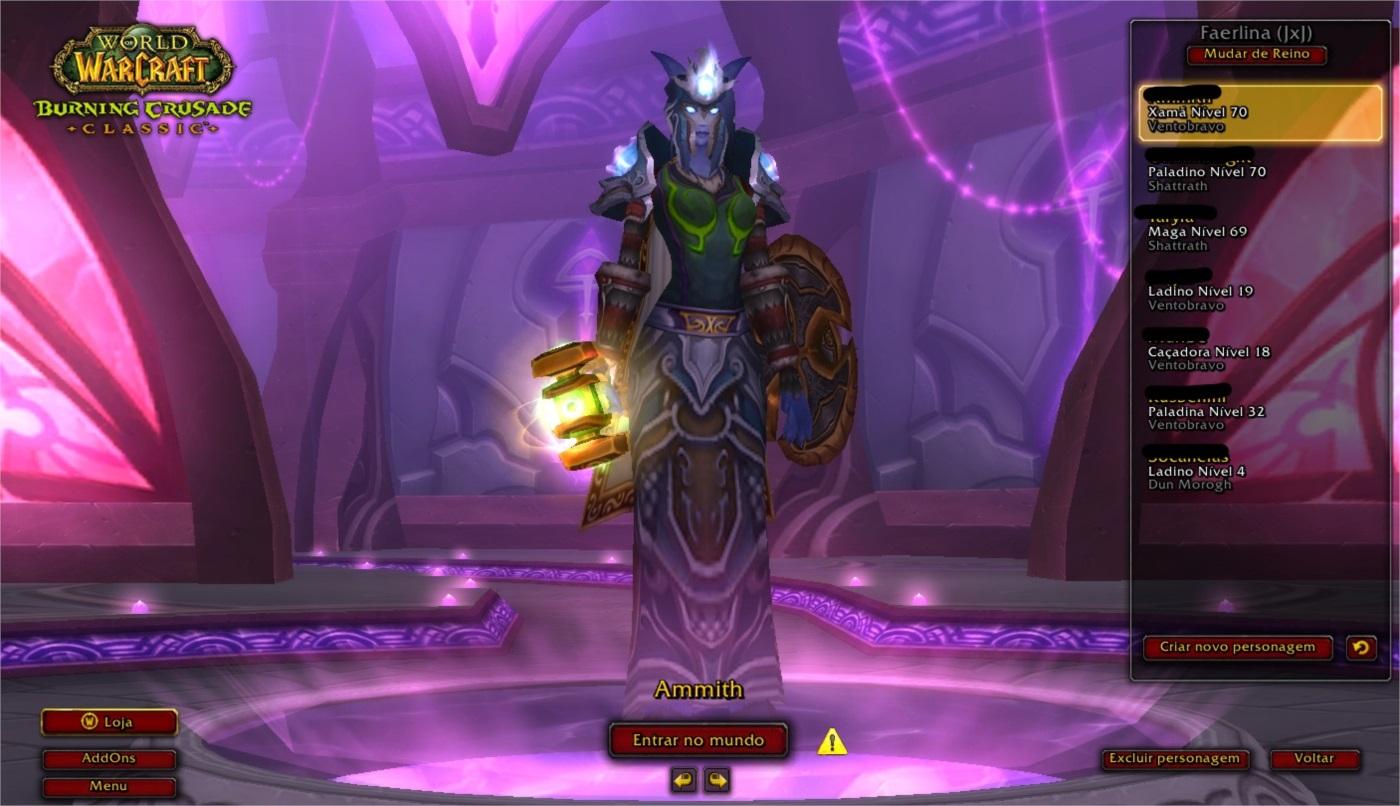Open the game Menu

click(x=109, y=786)
